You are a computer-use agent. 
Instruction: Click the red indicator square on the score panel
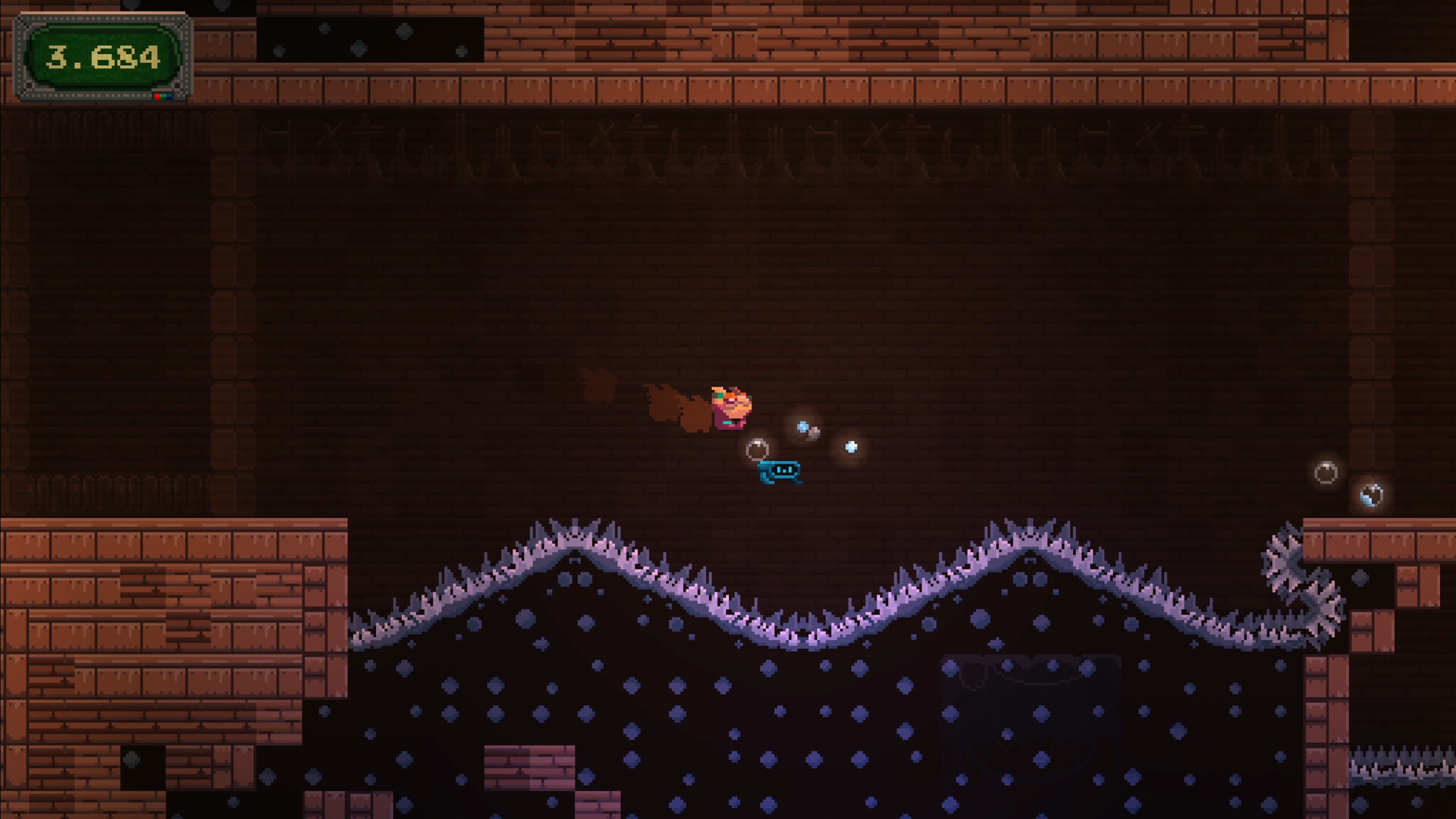pos(158,96)
